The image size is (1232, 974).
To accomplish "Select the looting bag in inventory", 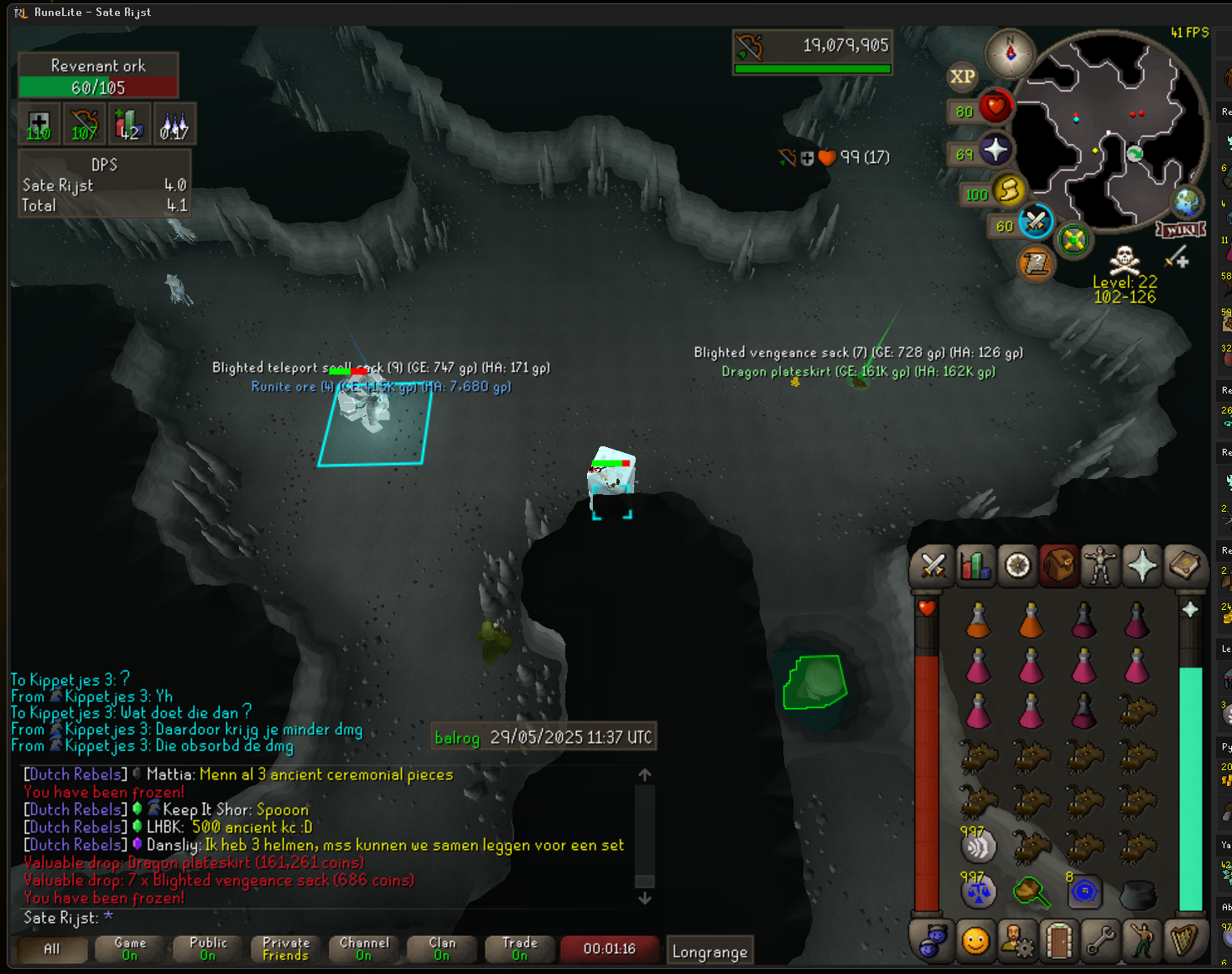I will (1032, 891).
